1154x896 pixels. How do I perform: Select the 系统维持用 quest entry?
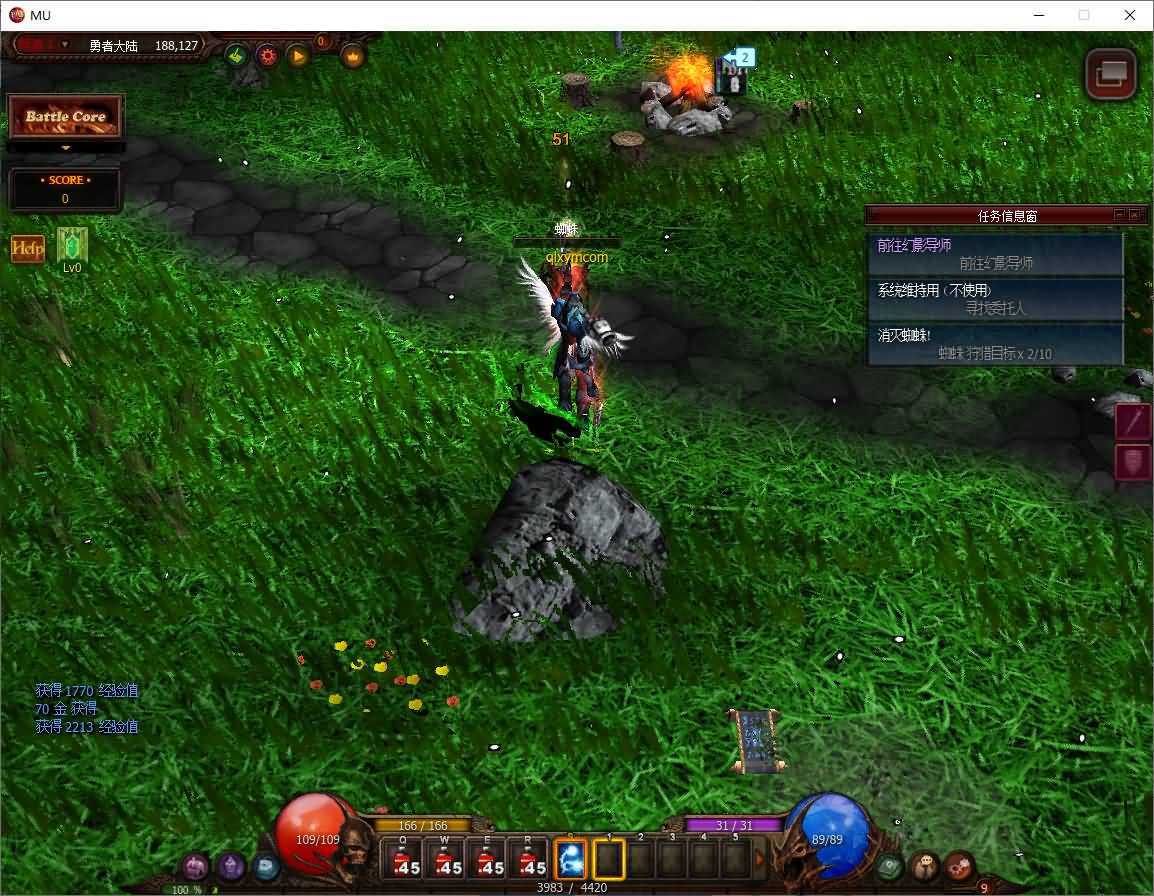click(994, 299)
